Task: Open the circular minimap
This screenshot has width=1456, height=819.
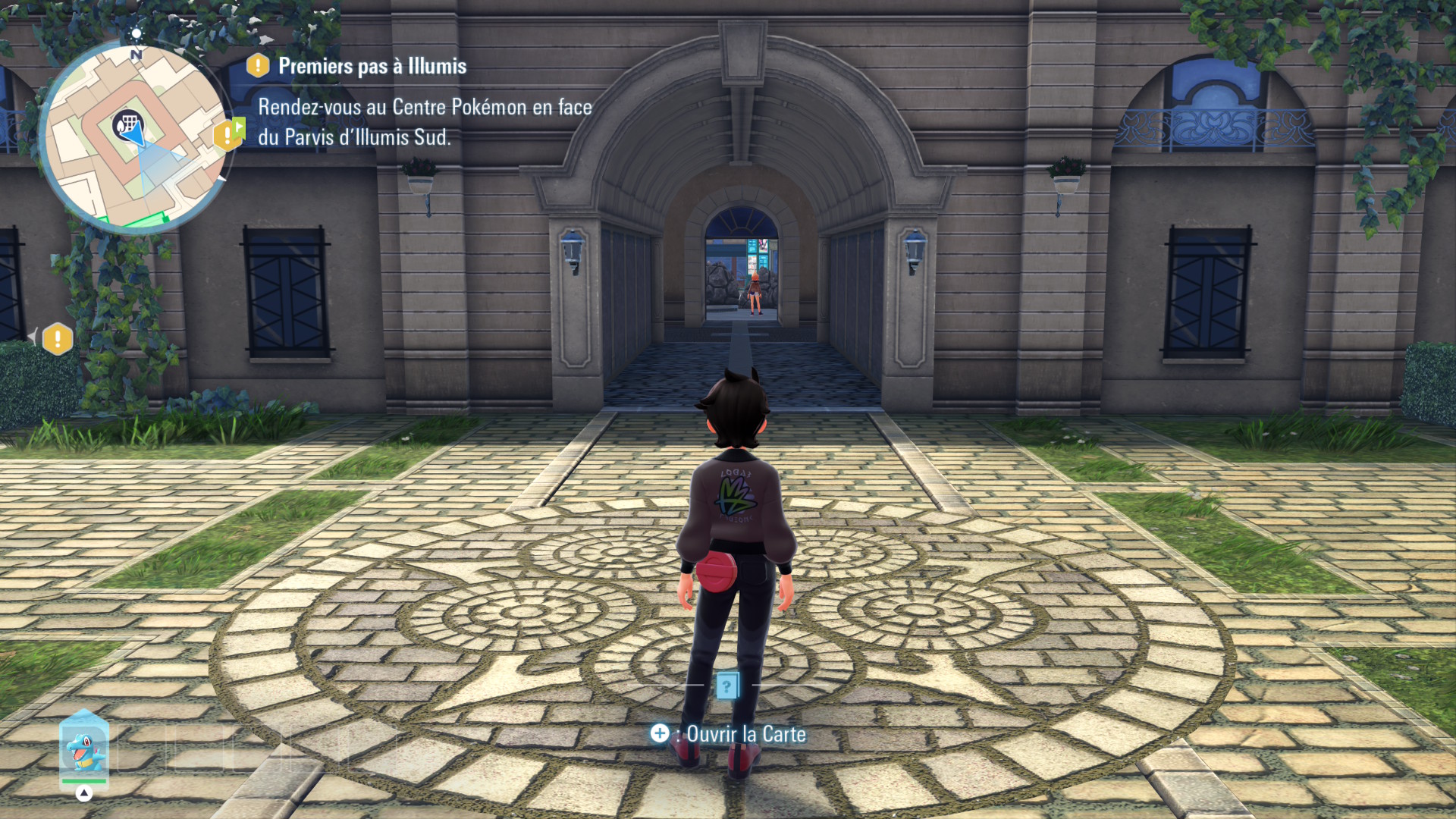Action: (x=135, y=136)
